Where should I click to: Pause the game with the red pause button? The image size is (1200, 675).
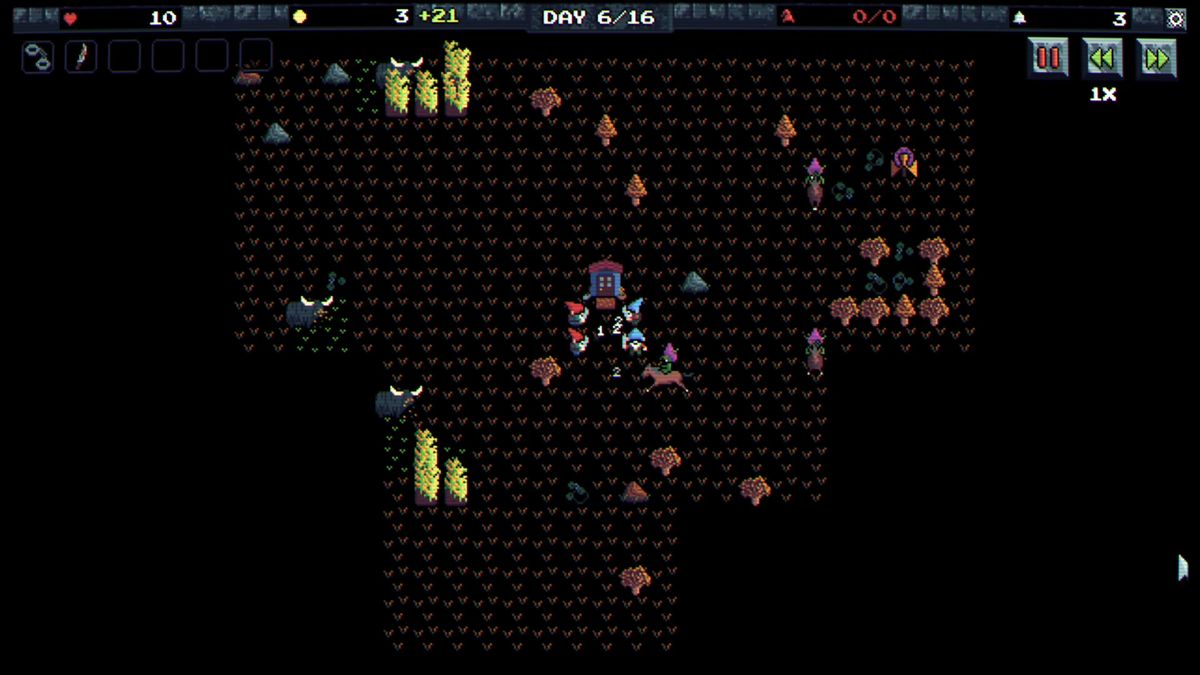pyautogui.click(x=1048, y=58)
